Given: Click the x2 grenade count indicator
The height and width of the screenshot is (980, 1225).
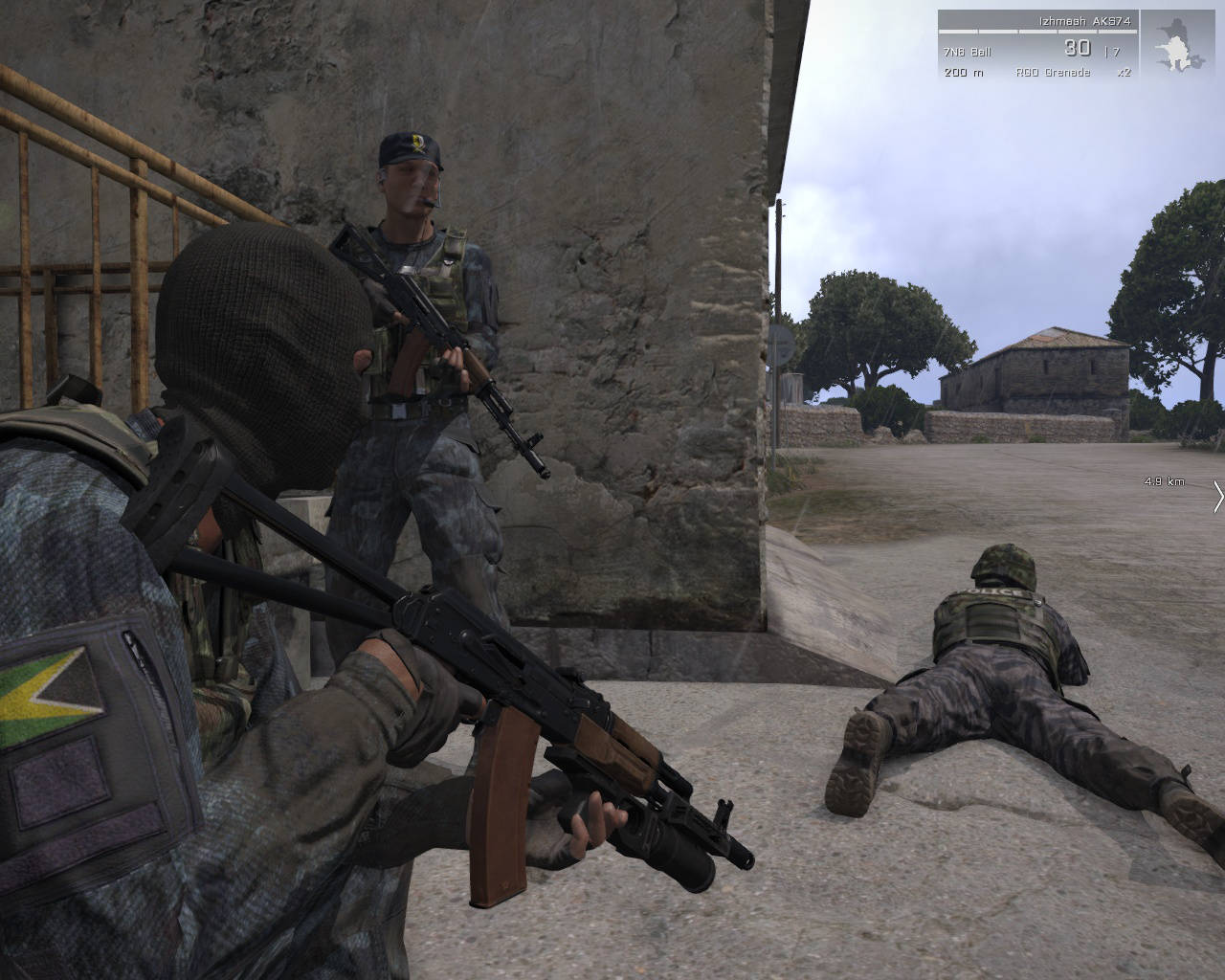Looking at the screenshot, I should click(1125, 72).
